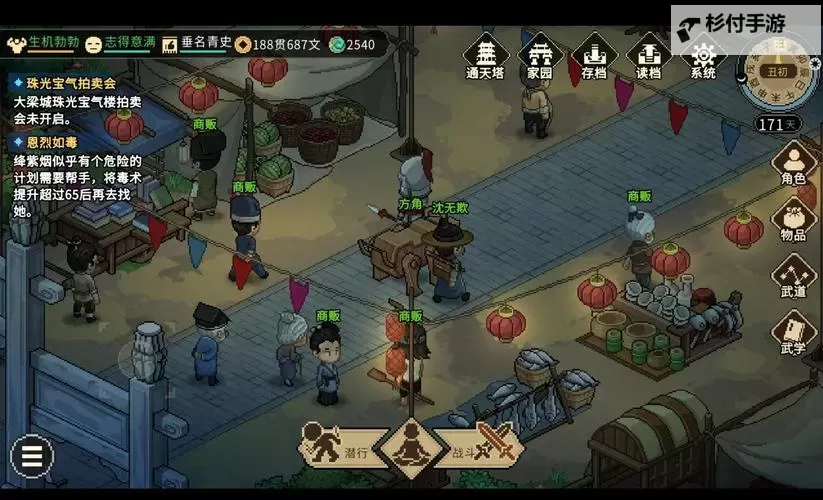Open the 通天塔 tower menu

coord(486,56)
